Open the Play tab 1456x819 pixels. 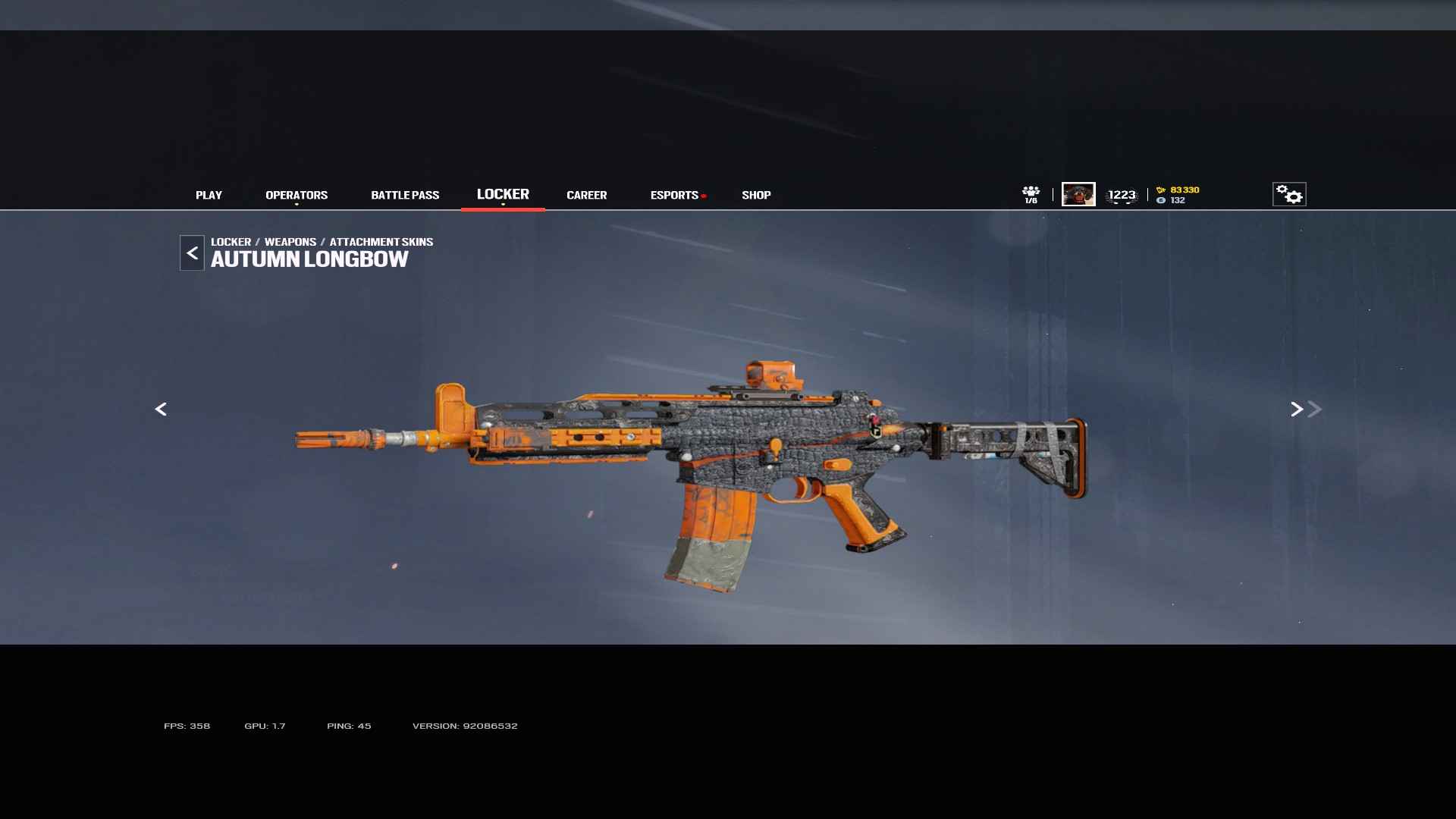209,195
